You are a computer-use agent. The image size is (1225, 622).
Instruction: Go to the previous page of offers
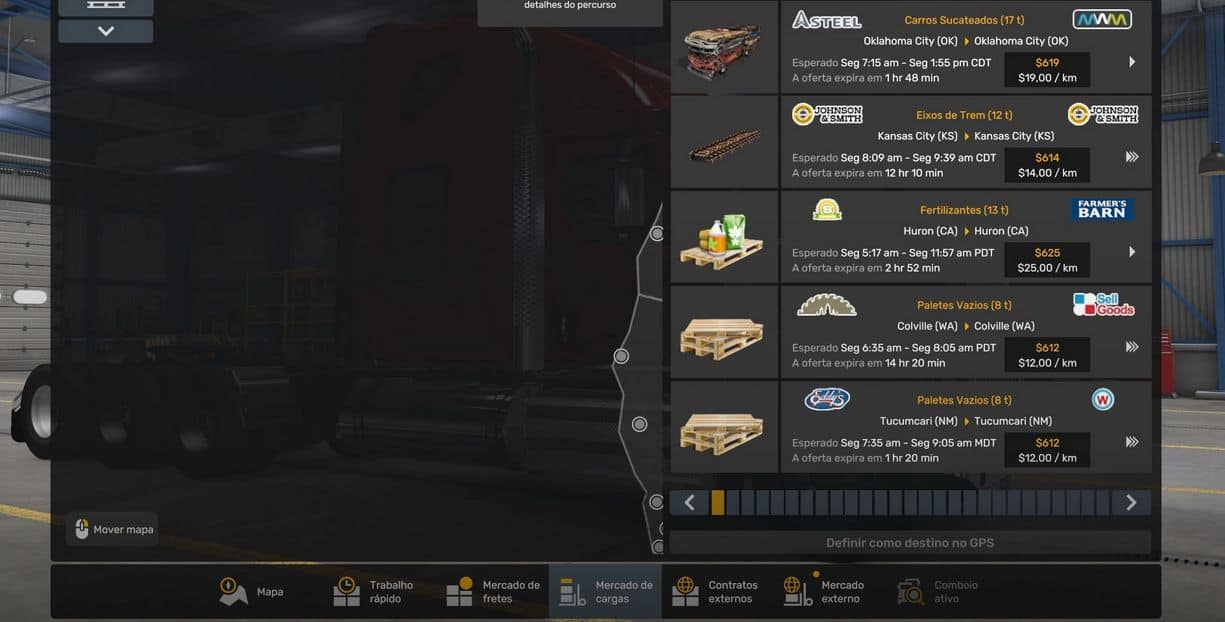(689, 503)
